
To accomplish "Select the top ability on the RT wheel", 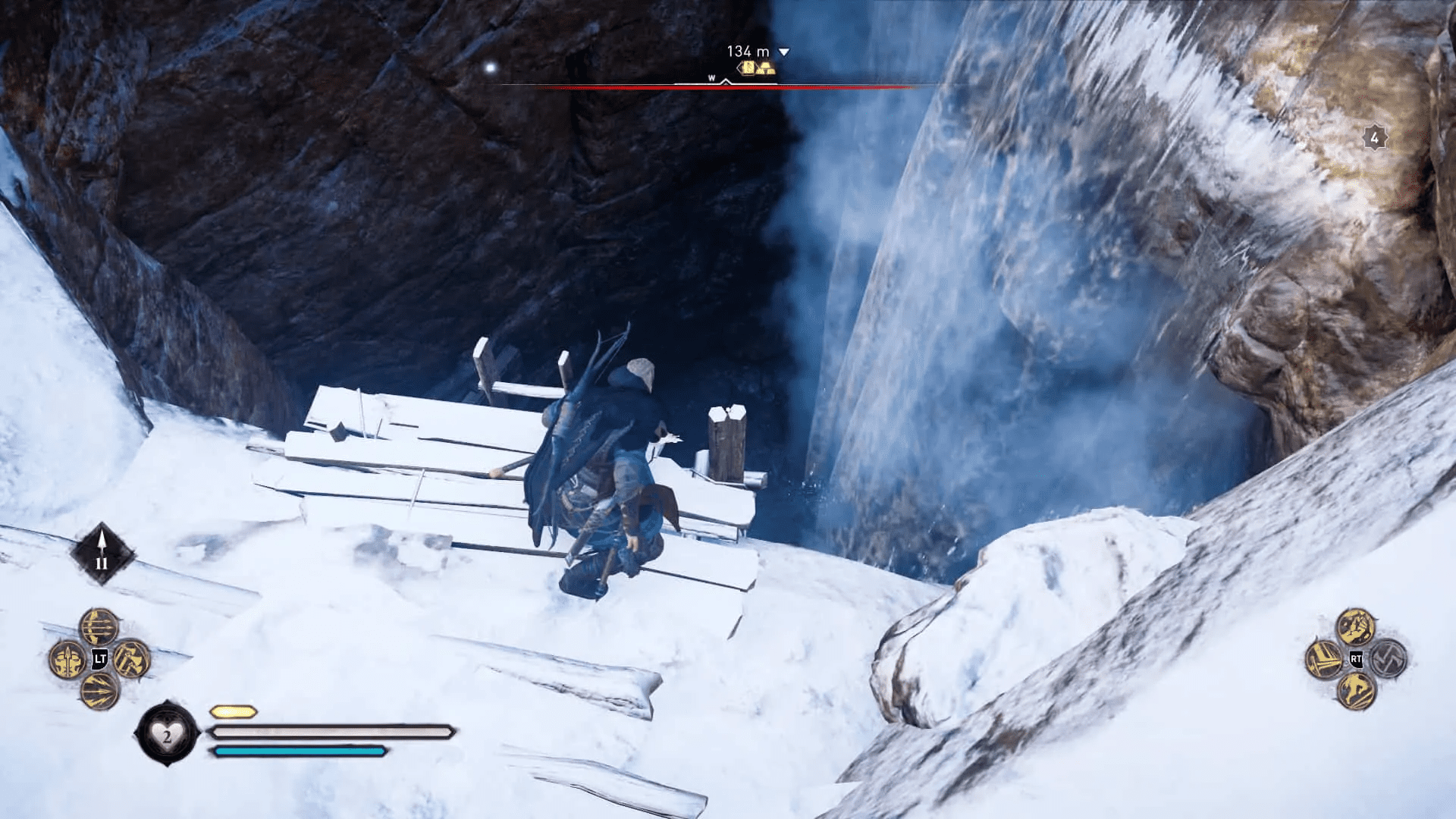I will [1357, 626].
